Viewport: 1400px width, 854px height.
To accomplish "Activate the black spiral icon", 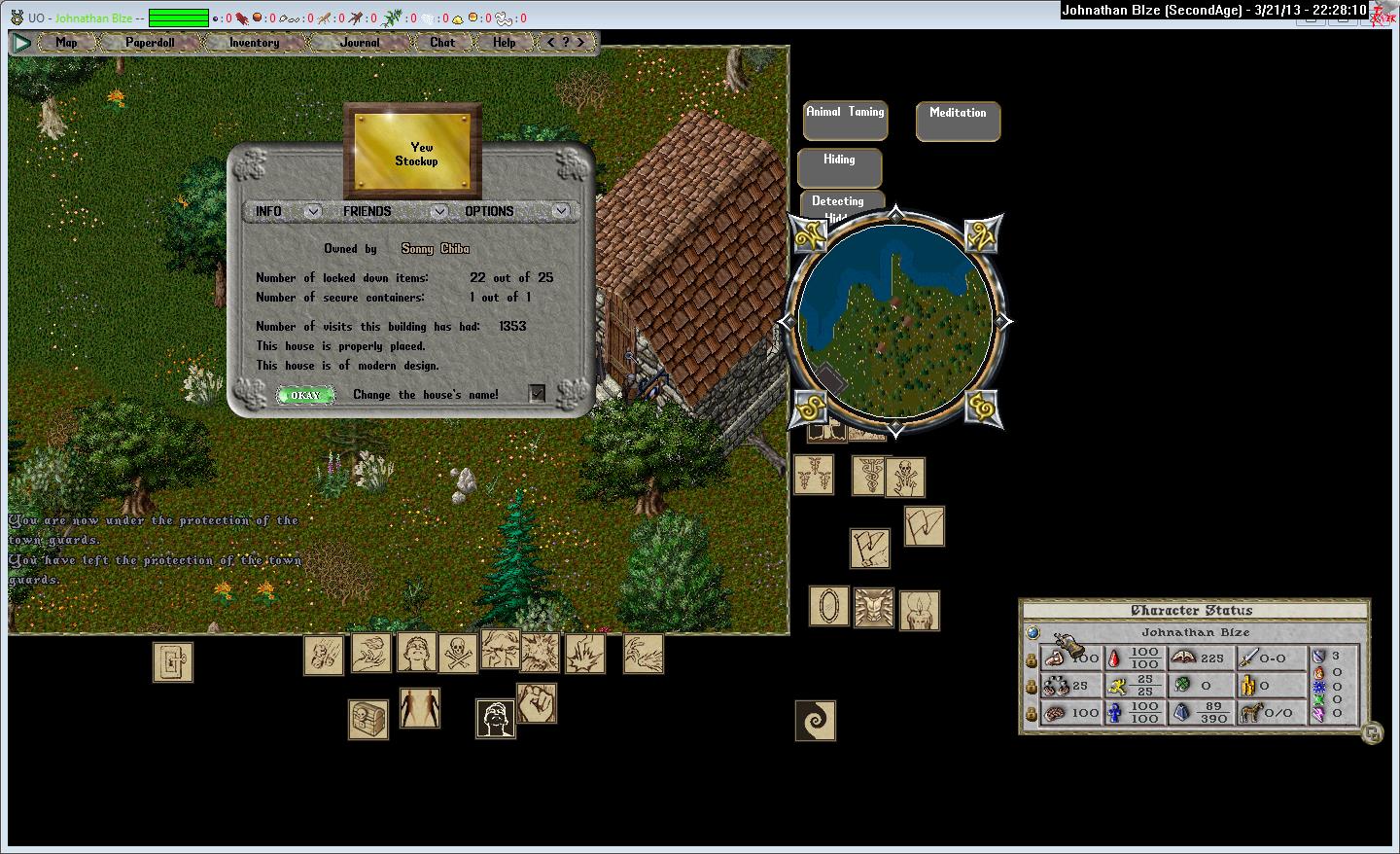I will (x=815, y=721).
